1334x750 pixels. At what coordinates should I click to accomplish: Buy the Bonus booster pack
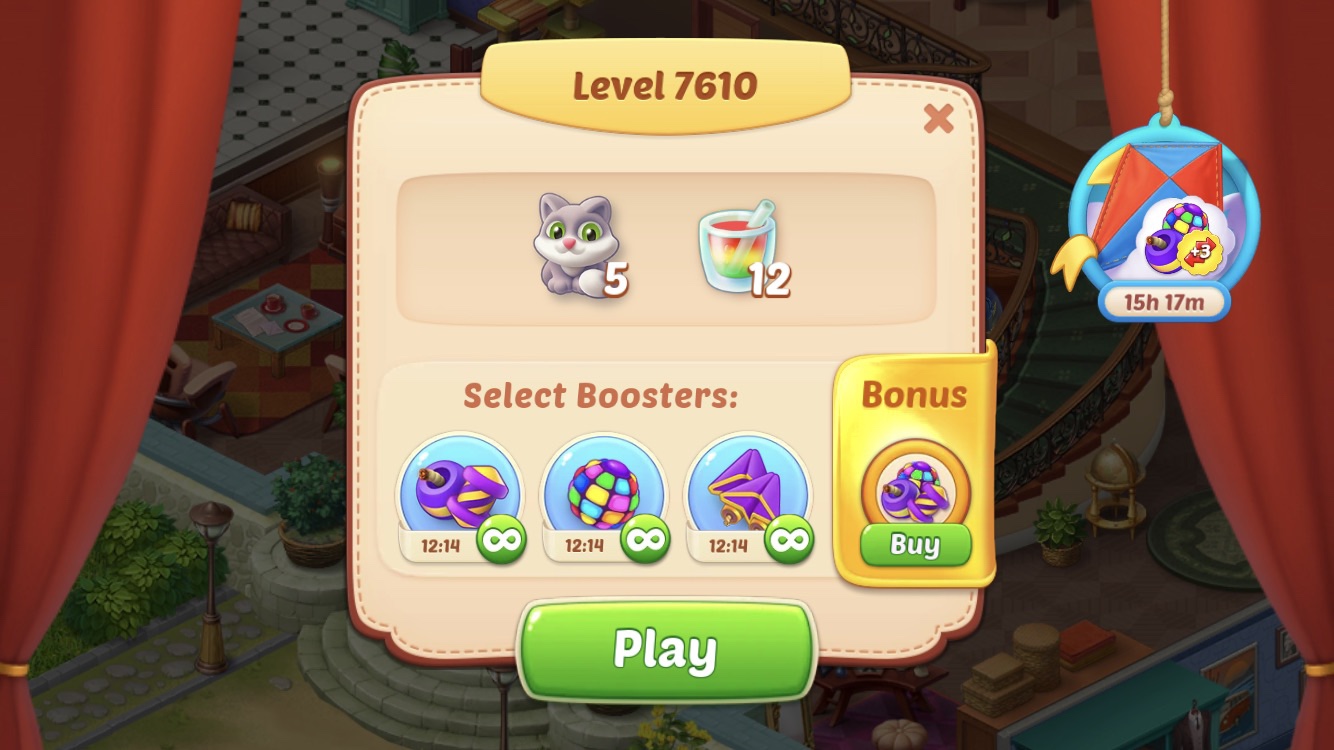pyautogui.click(x=915, y=545)
